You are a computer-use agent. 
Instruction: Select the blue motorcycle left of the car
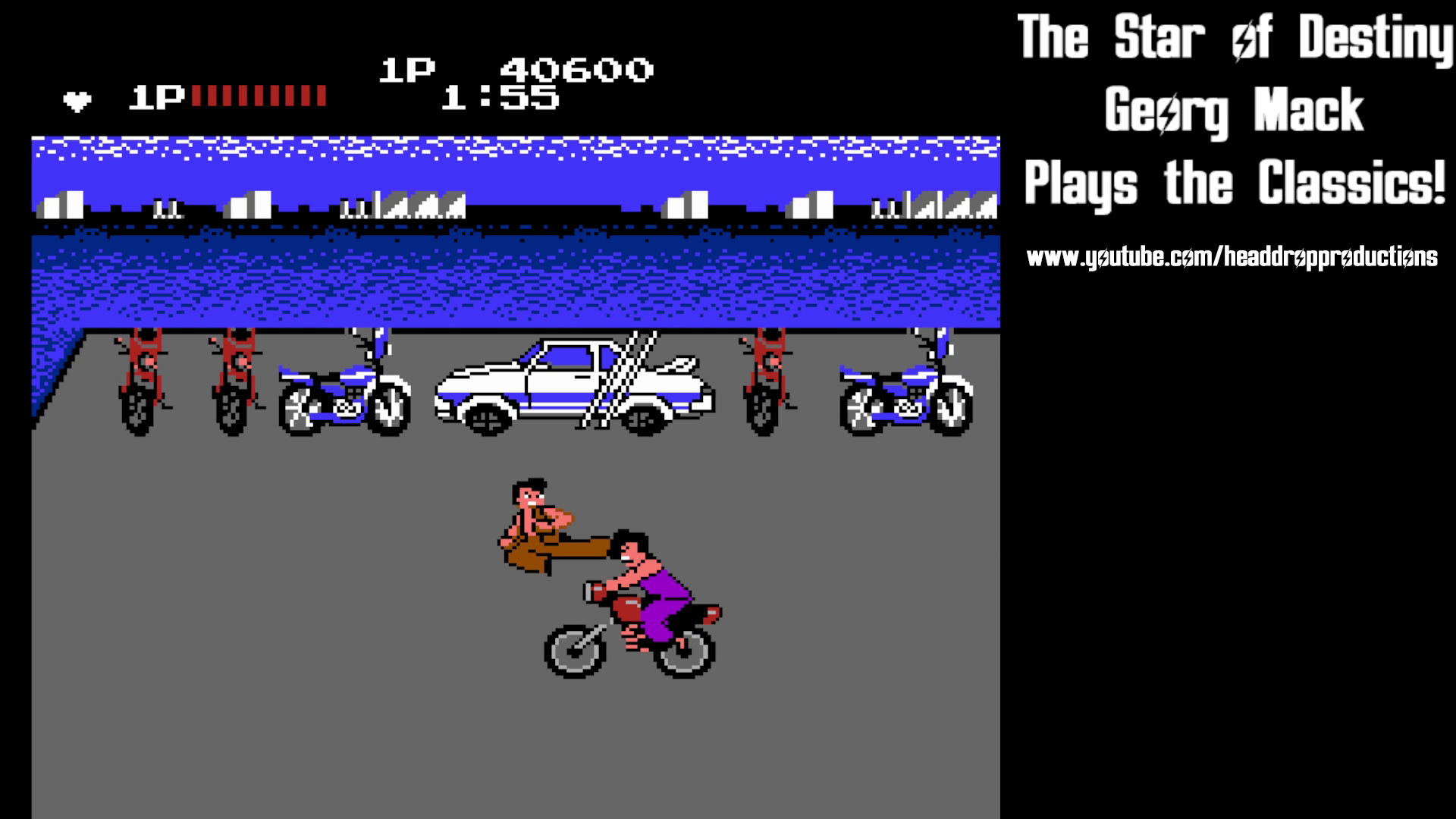[341, 391]
